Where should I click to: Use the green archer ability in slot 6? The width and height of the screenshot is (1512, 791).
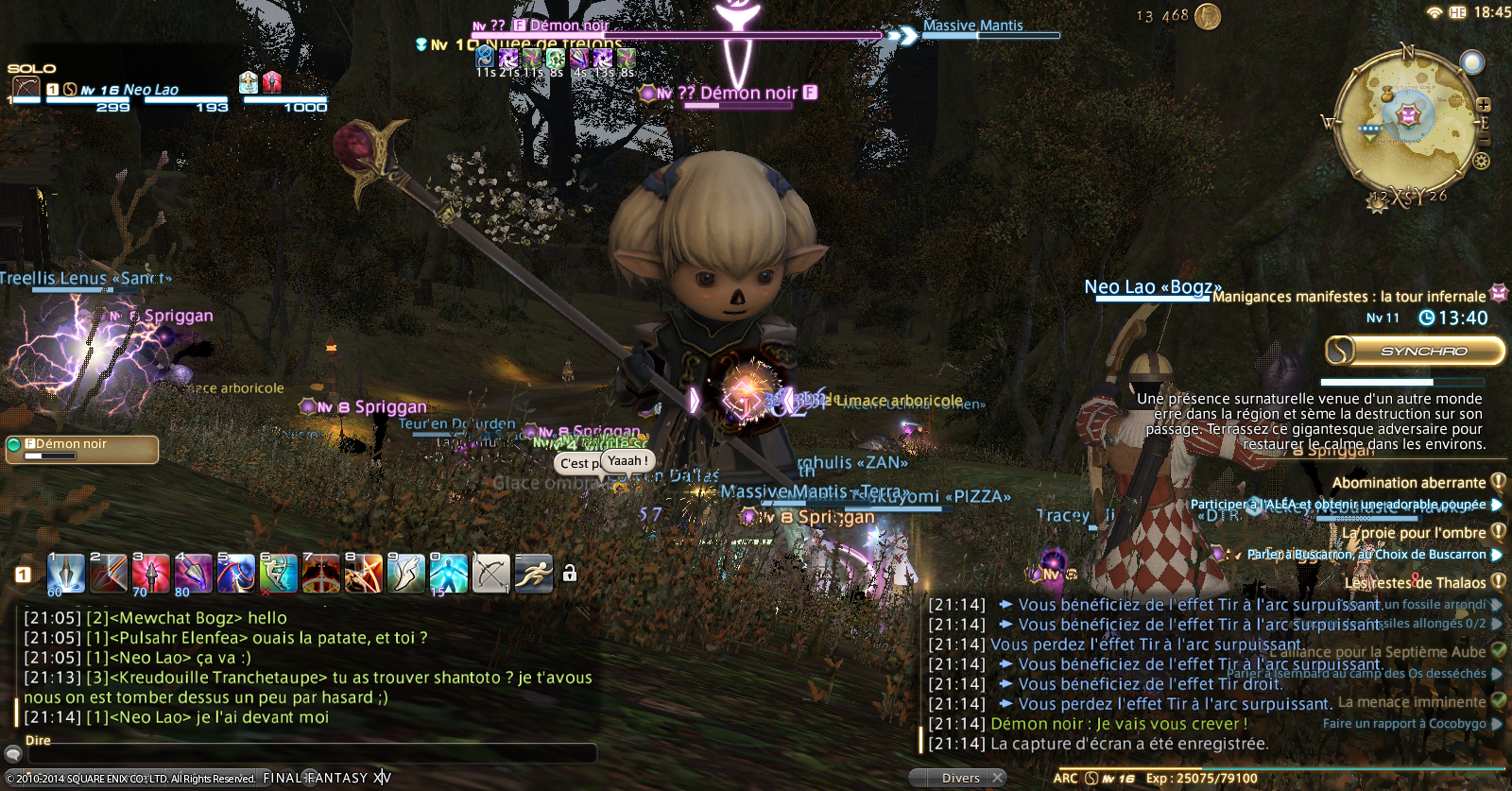(279, 574)
